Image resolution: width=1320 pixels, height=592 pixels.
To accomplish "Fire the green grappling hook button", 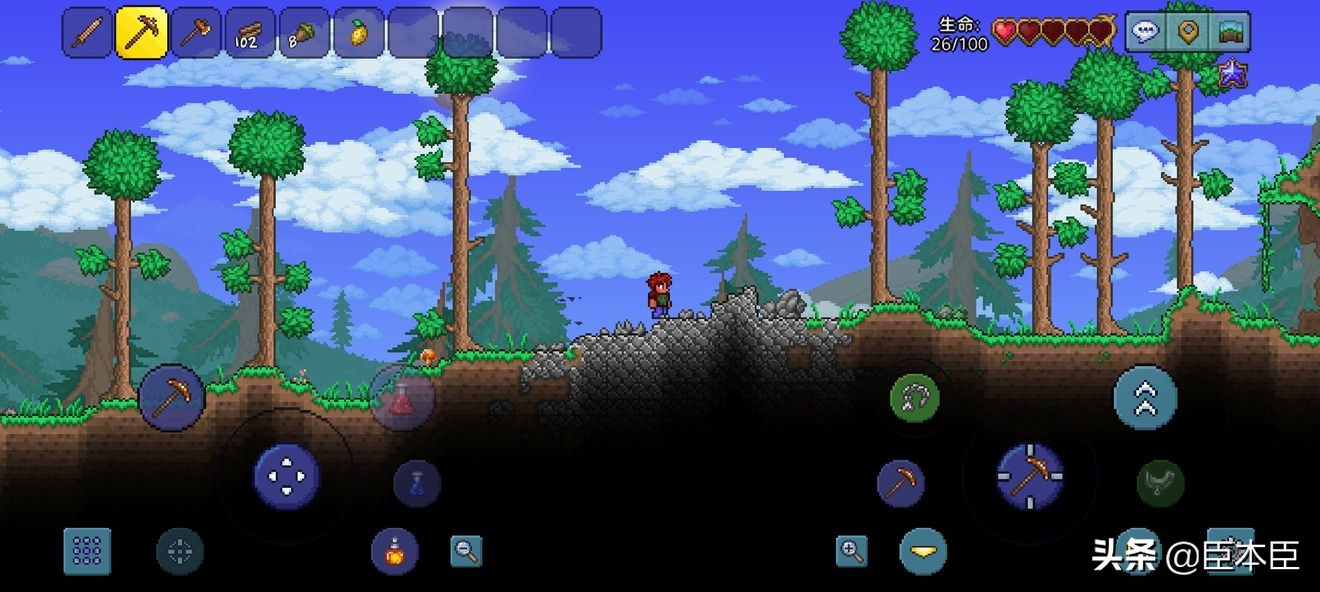I will pos(914,398).
